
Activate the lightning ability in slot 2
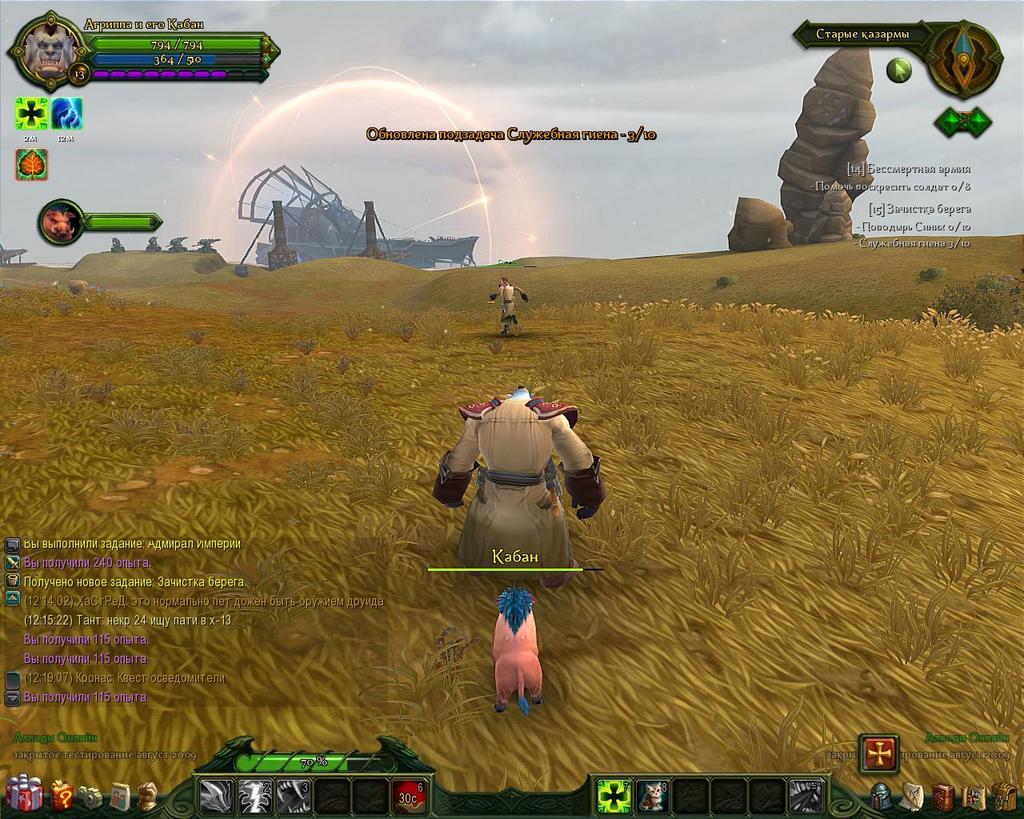255,797
